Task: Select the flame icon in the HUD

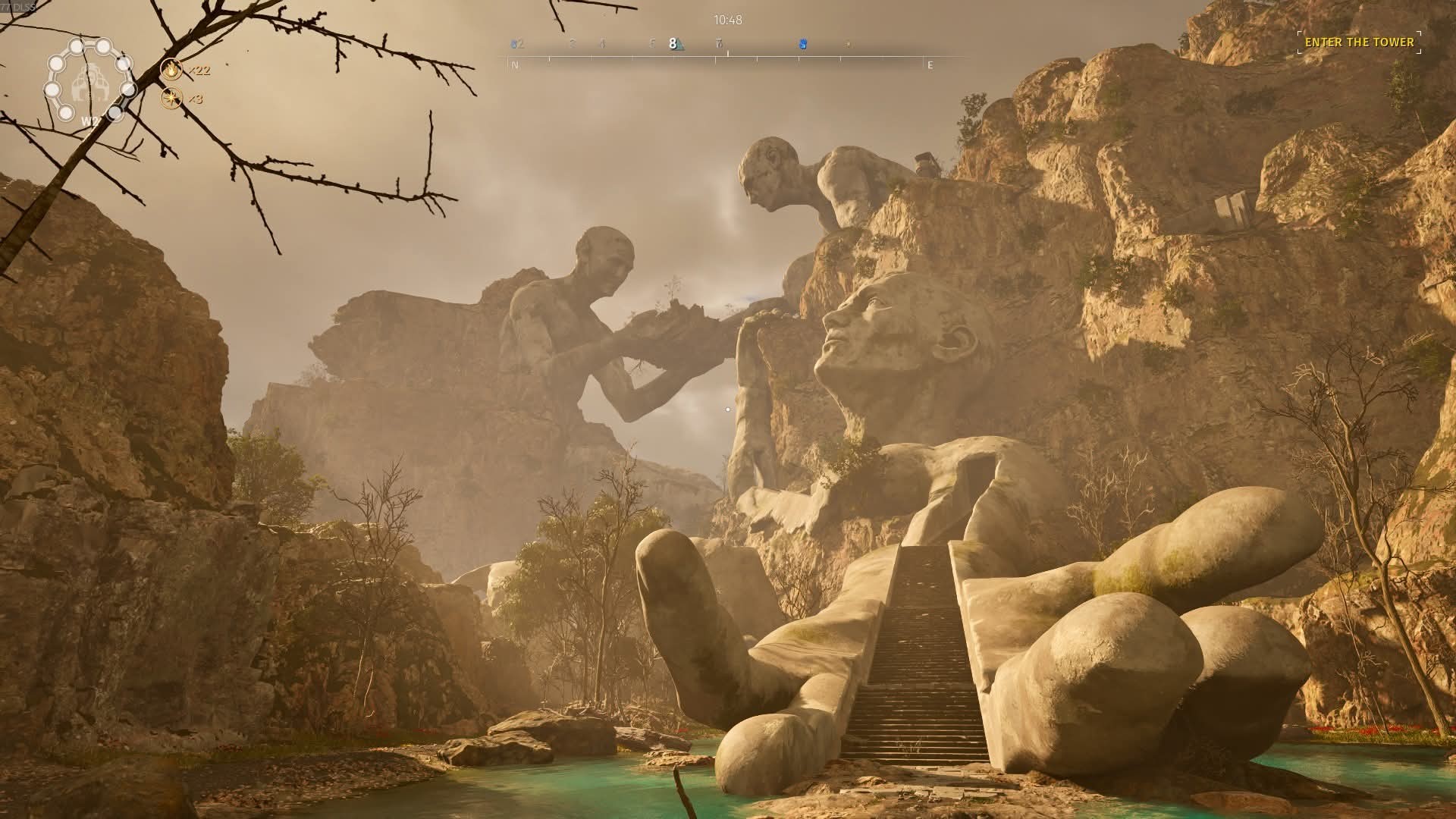Action: tap(172, 71)
